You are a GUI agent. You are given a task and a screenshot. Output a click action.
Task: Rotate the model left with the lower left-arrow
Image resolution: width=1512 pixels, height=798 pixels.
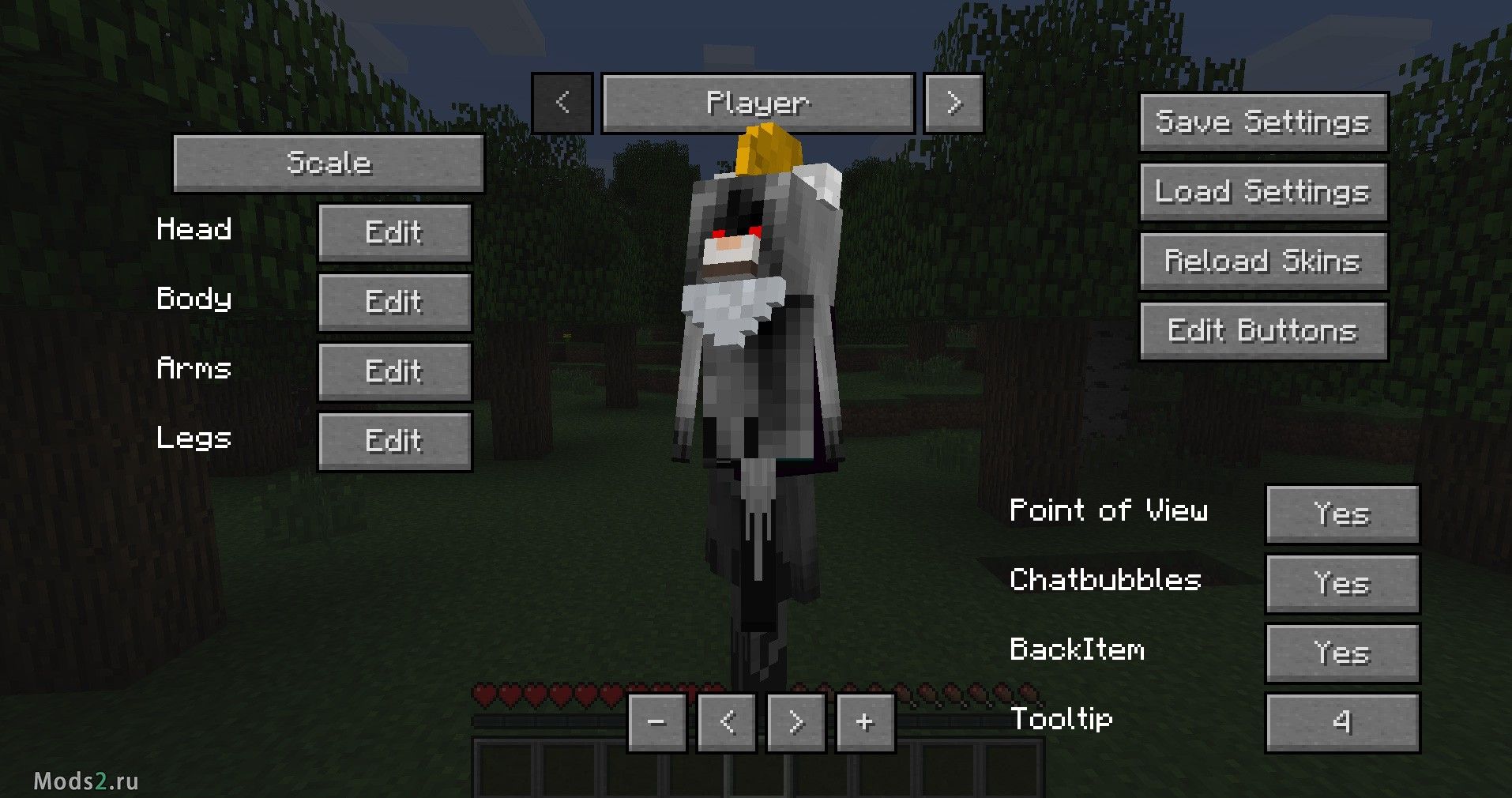tap(726, 721)
